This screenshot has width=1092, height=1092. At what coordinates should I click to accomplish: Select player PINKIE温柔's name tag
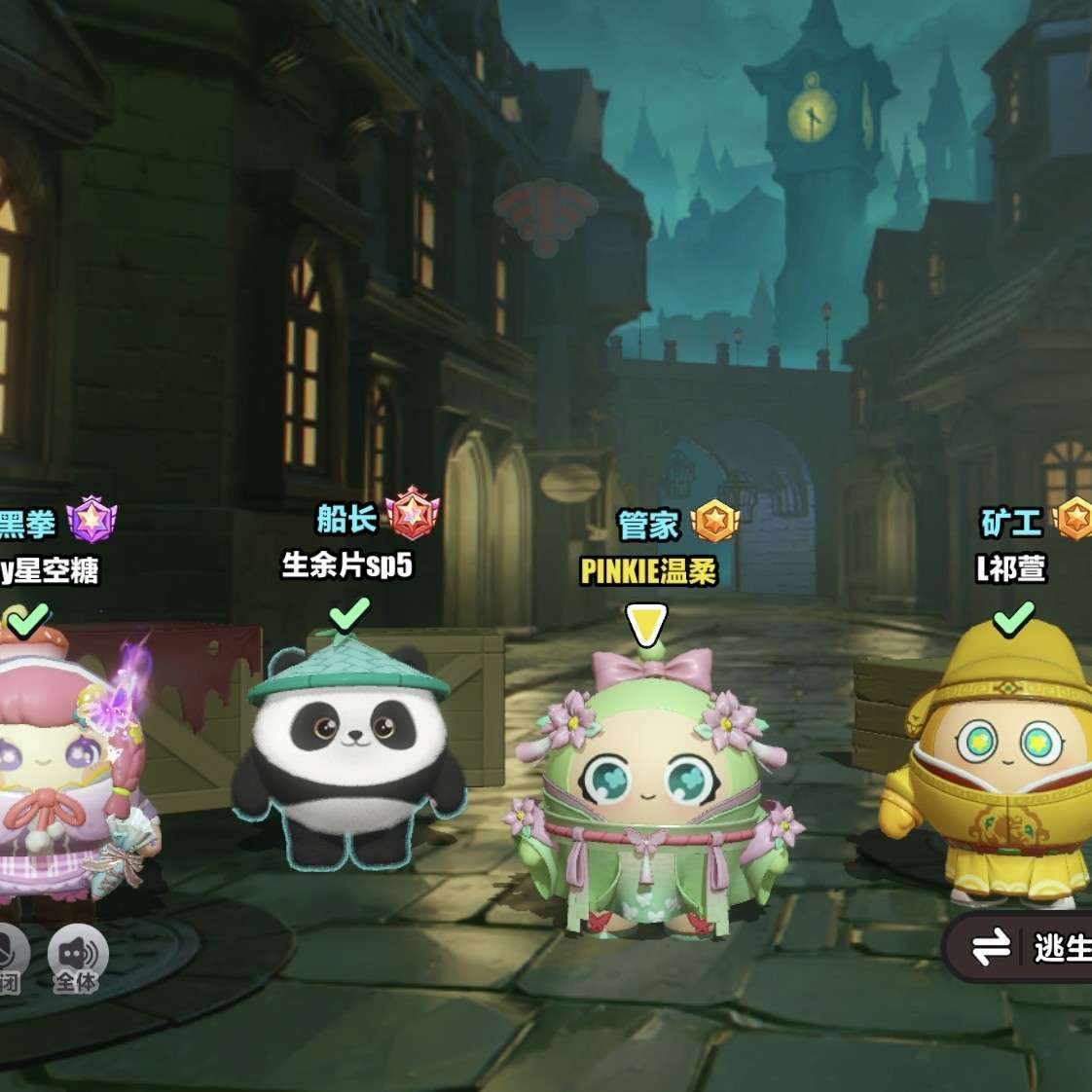[x=648, y=570]
